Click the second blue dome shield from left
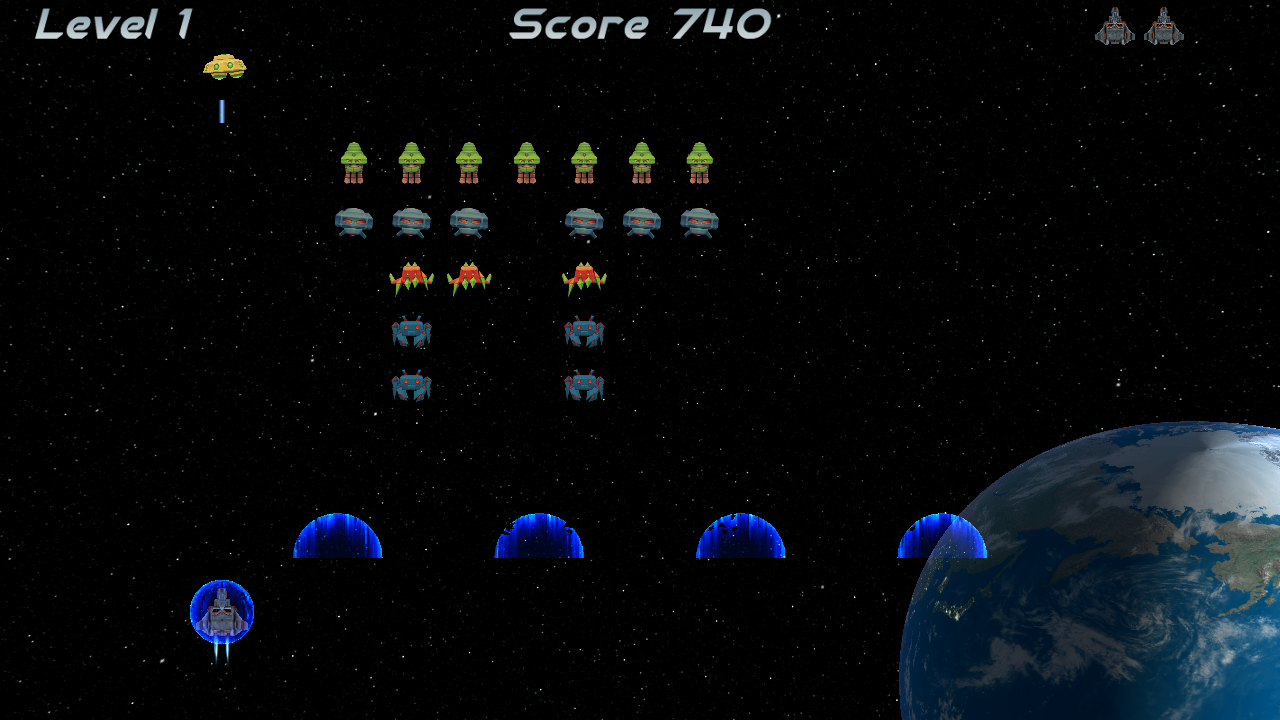1280x720 pixels. [541, 540]
